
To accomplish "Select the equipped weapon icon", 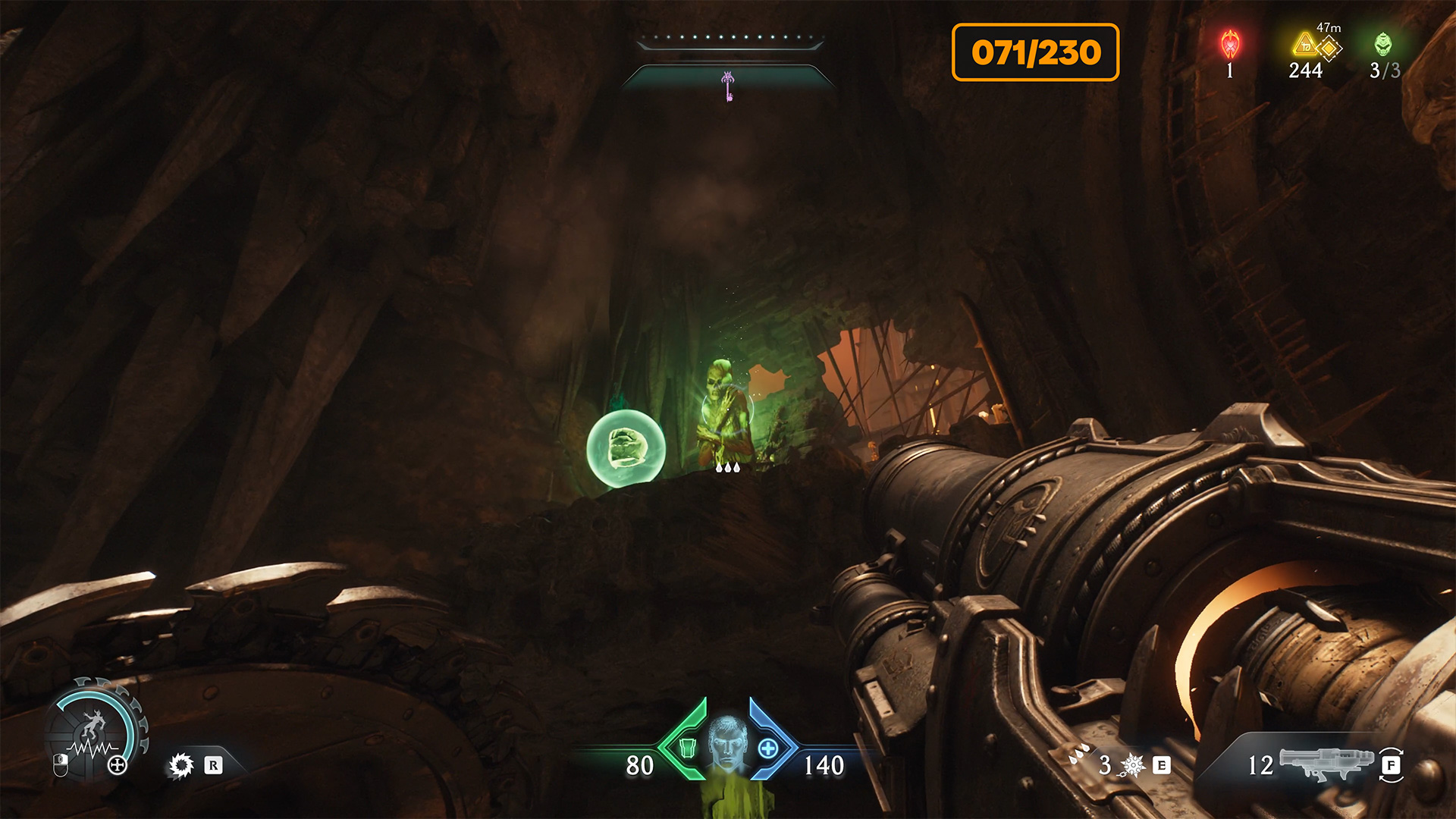I will point(1326,764).
